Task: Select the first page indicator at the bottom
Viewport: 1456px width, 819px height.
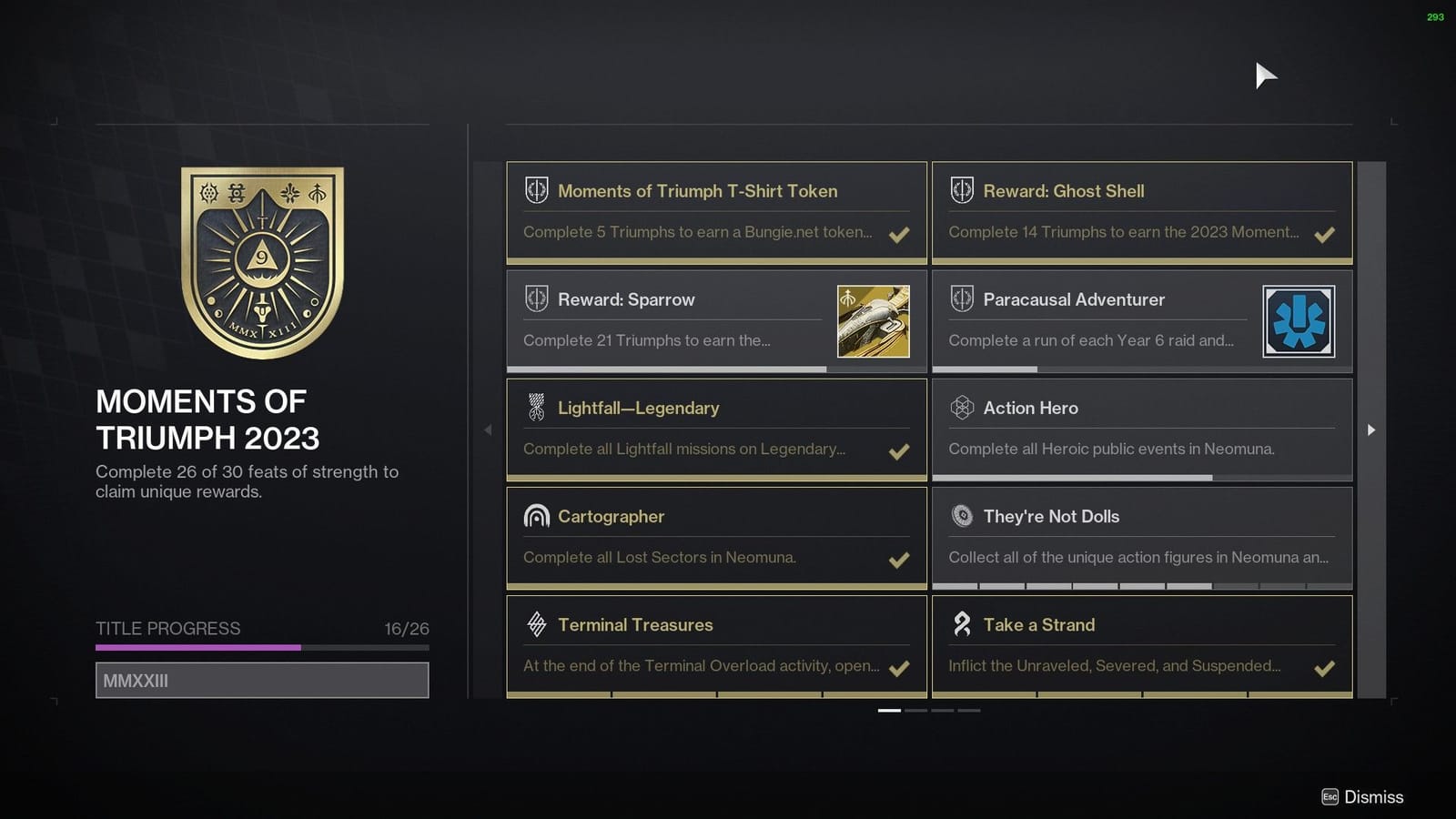Action: (x=888, y=710)
